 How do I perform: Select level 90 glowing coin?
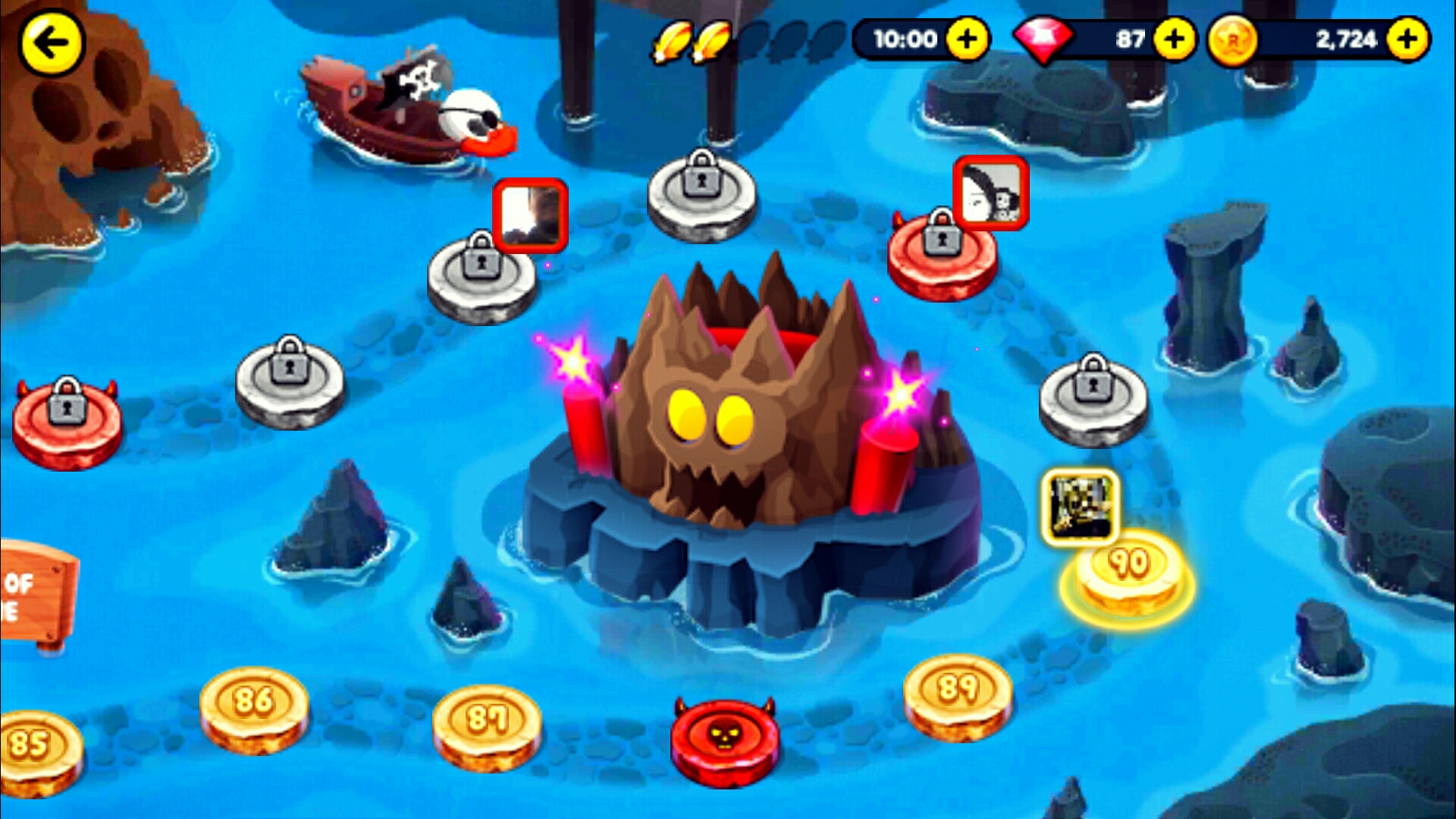pos(1129,574)
